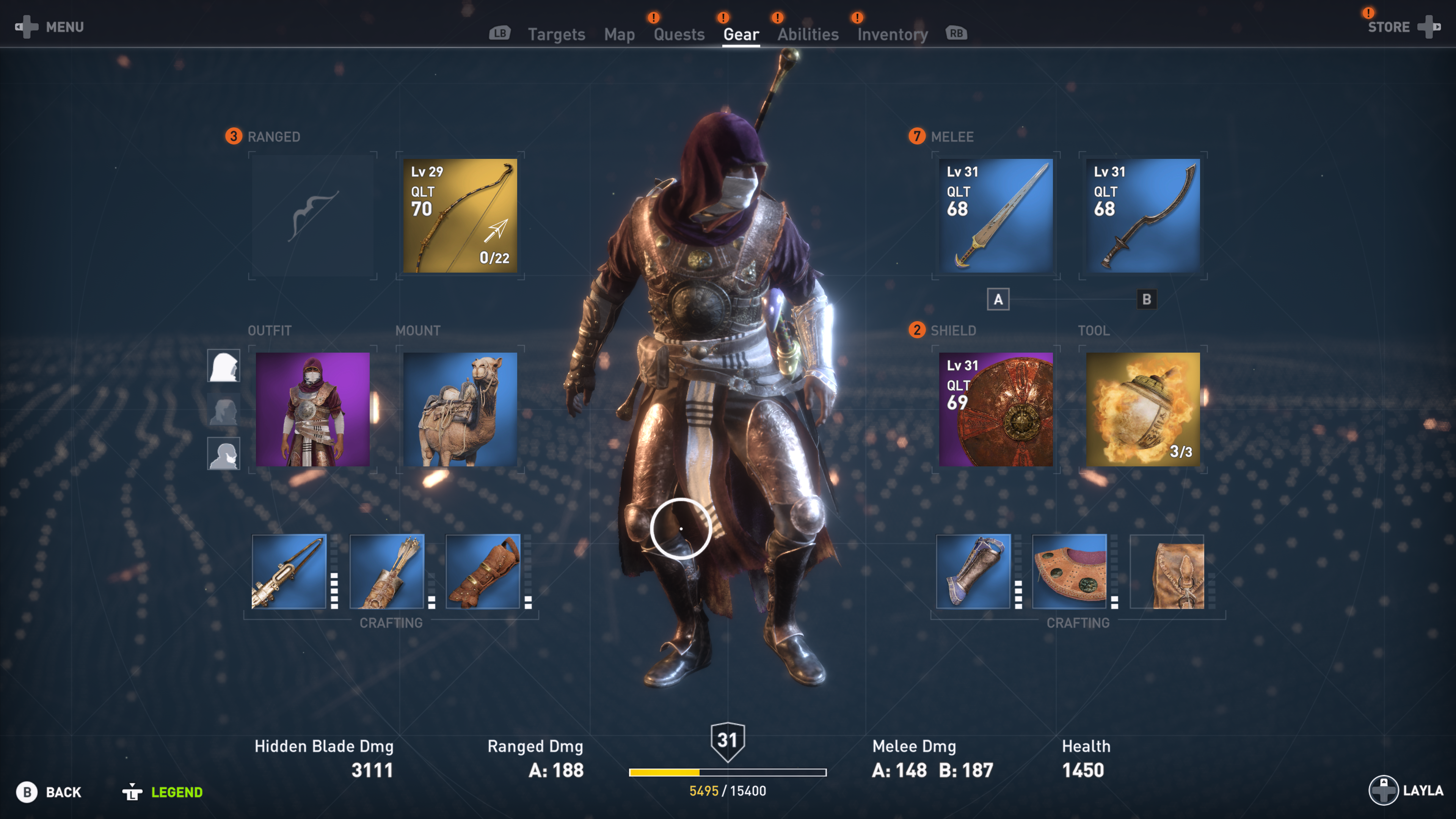
Task: Open the Map tab
Action: point(619,35)
